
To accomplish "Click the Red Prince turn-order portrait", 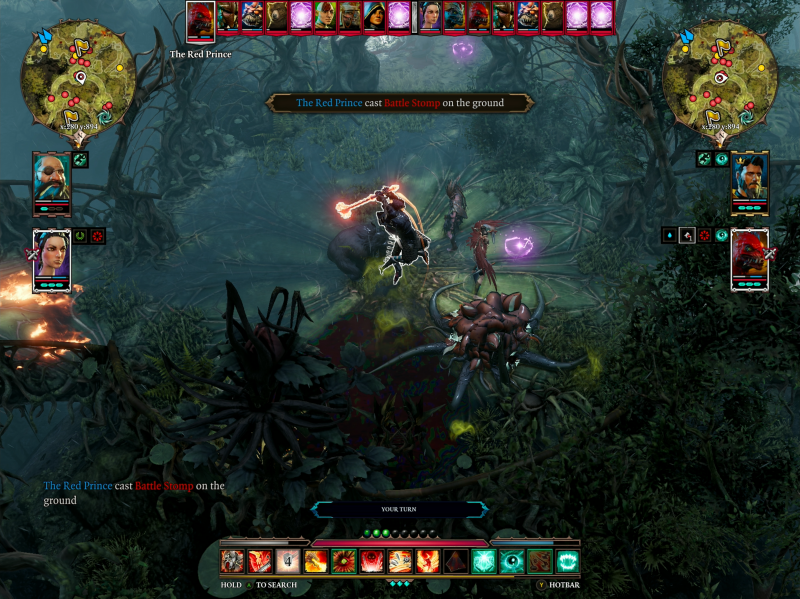I will [x=201, y=20].
